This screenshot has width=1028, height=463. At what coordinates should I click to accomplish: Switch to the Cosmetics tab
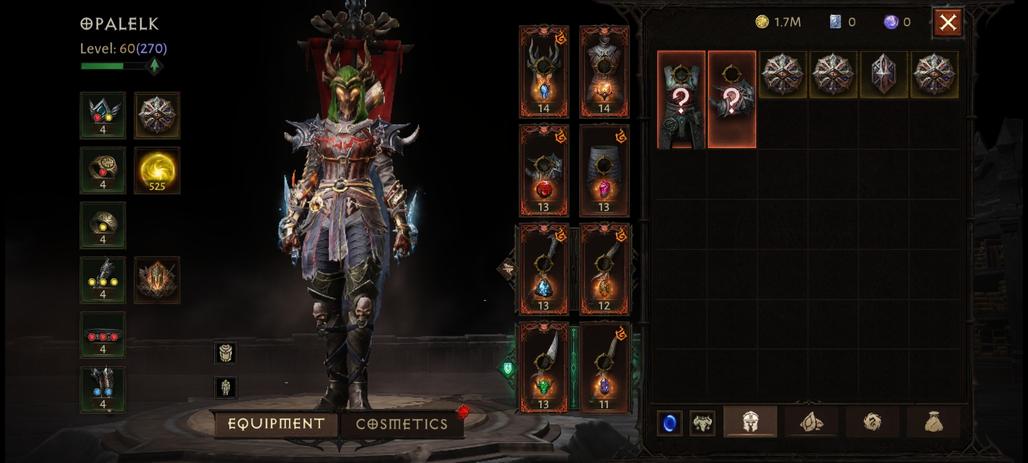tap(402, 424)
